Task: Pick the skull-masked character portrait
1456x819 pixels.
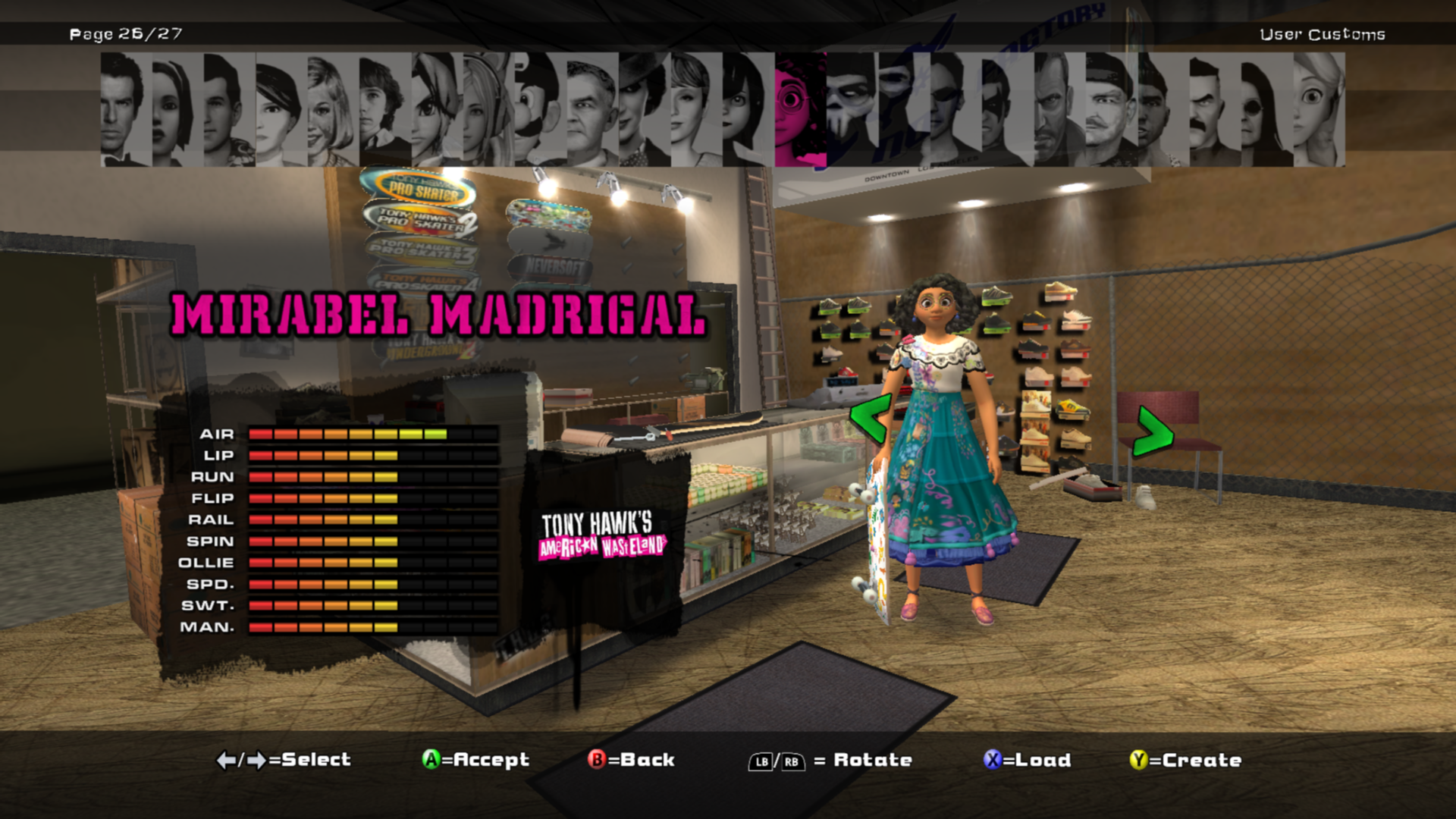Action: pyautogui.click(x=852, y=110)
